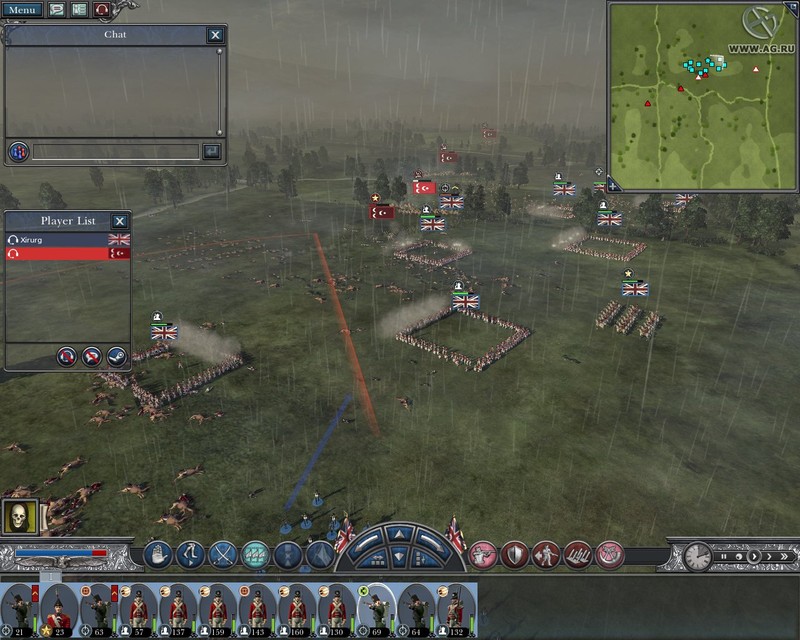Close the Player List panel
This screenshot has width=800, height=640.
pyautogui.click(x=119, y=221)
